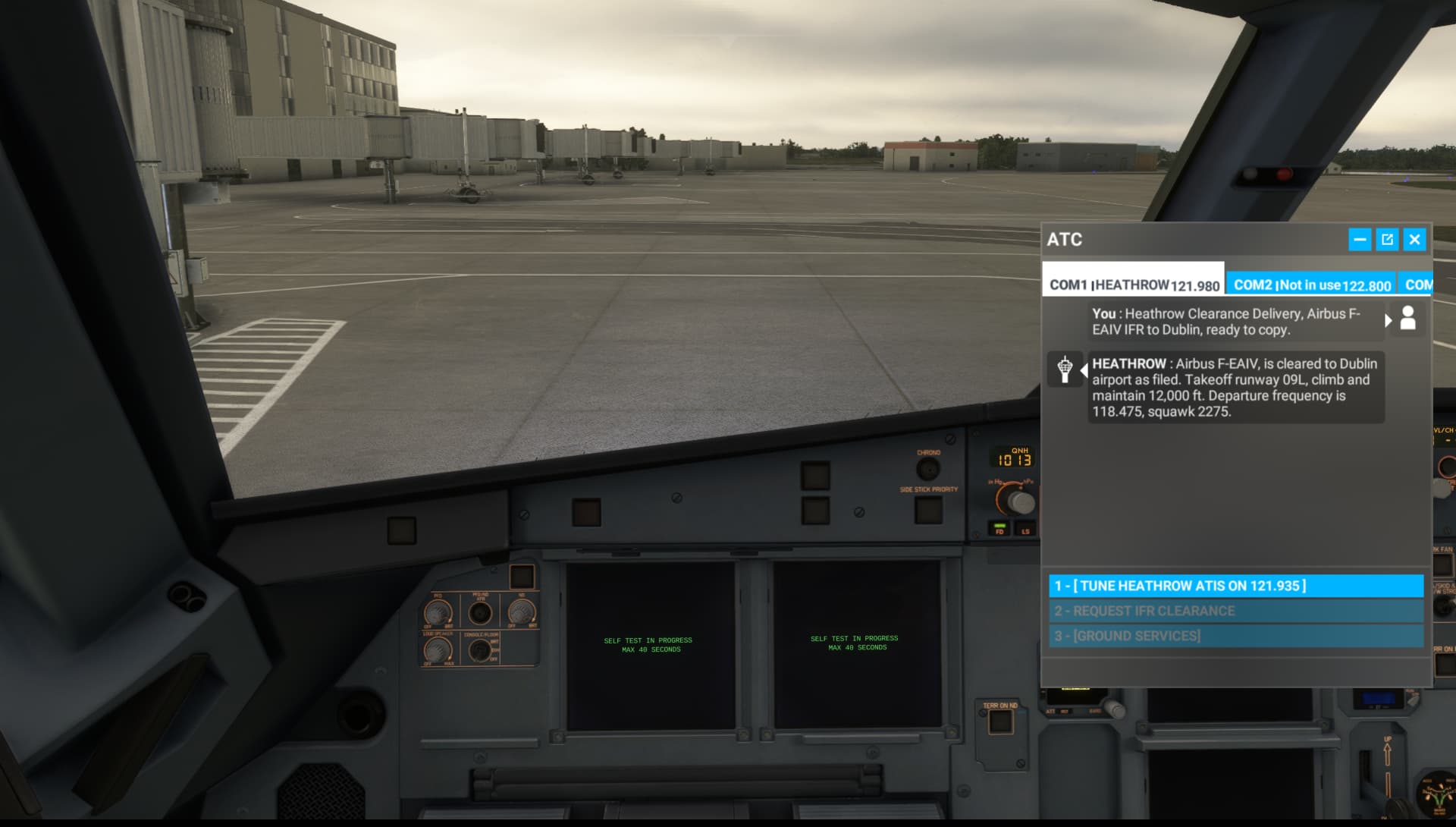Toggle the LS button next to FD
The image size is (1456, 827).
tap(1025, 530)
